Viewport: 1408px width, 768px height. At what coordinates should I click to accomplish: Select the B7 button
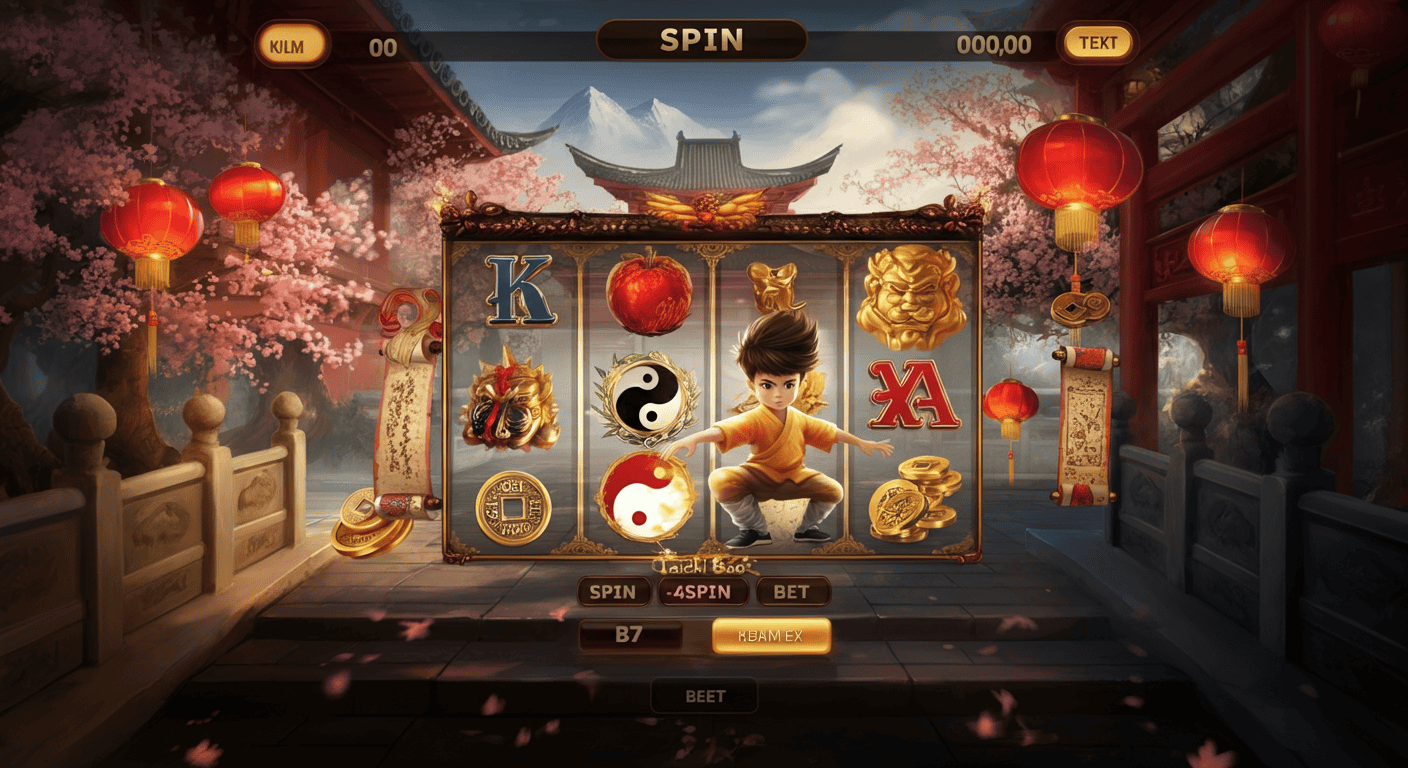(630, 635)
